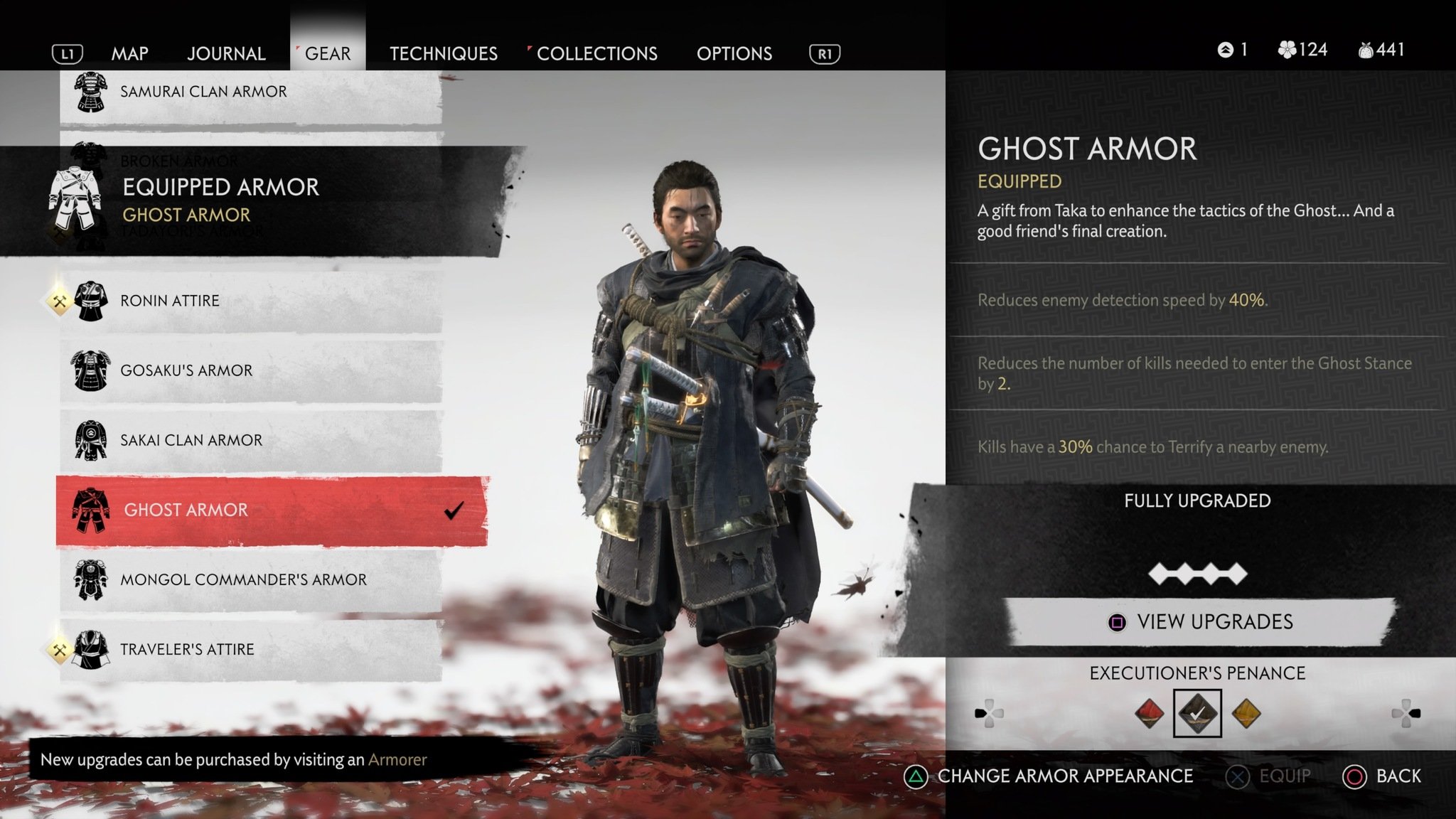Screen dimensions: 1456x819
Task: Choose the Ronin Attire entry
Action: 170,301
